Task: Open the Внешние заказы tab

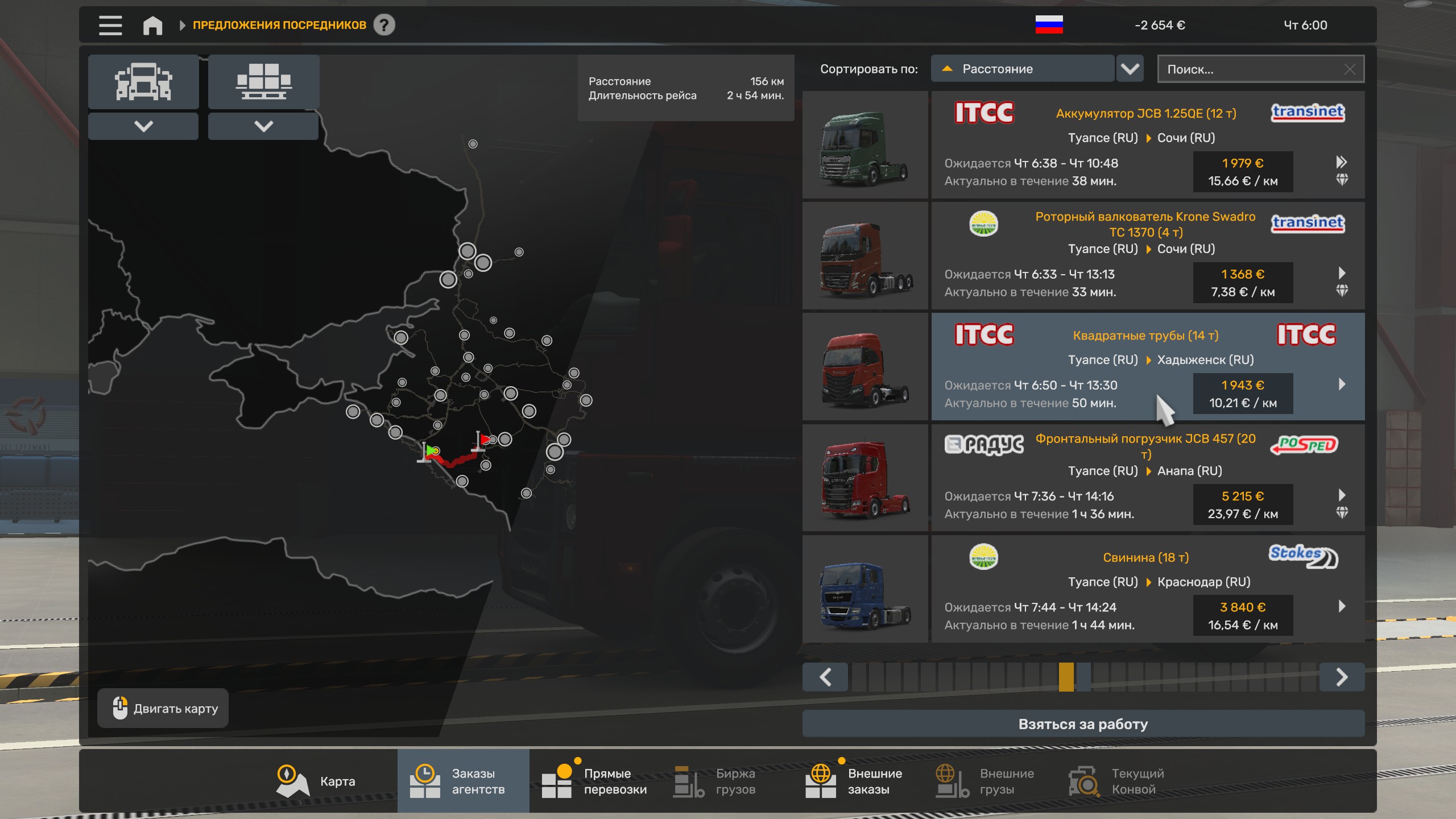Action: tap(854, 781)
